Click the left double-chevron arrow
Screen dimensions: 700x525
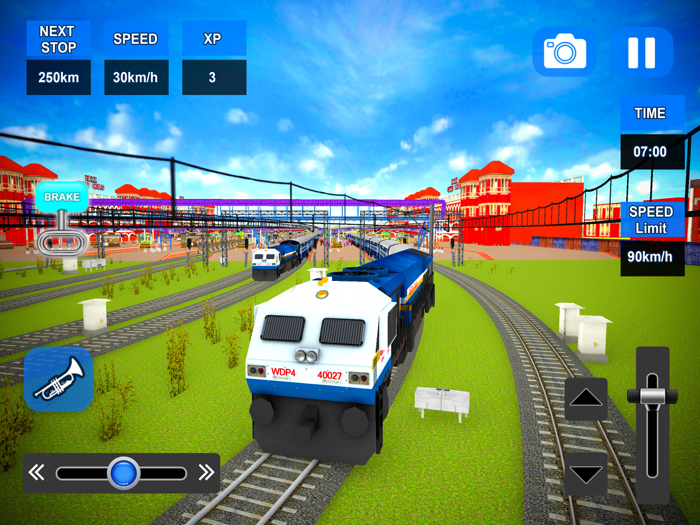tap(37, 473)
